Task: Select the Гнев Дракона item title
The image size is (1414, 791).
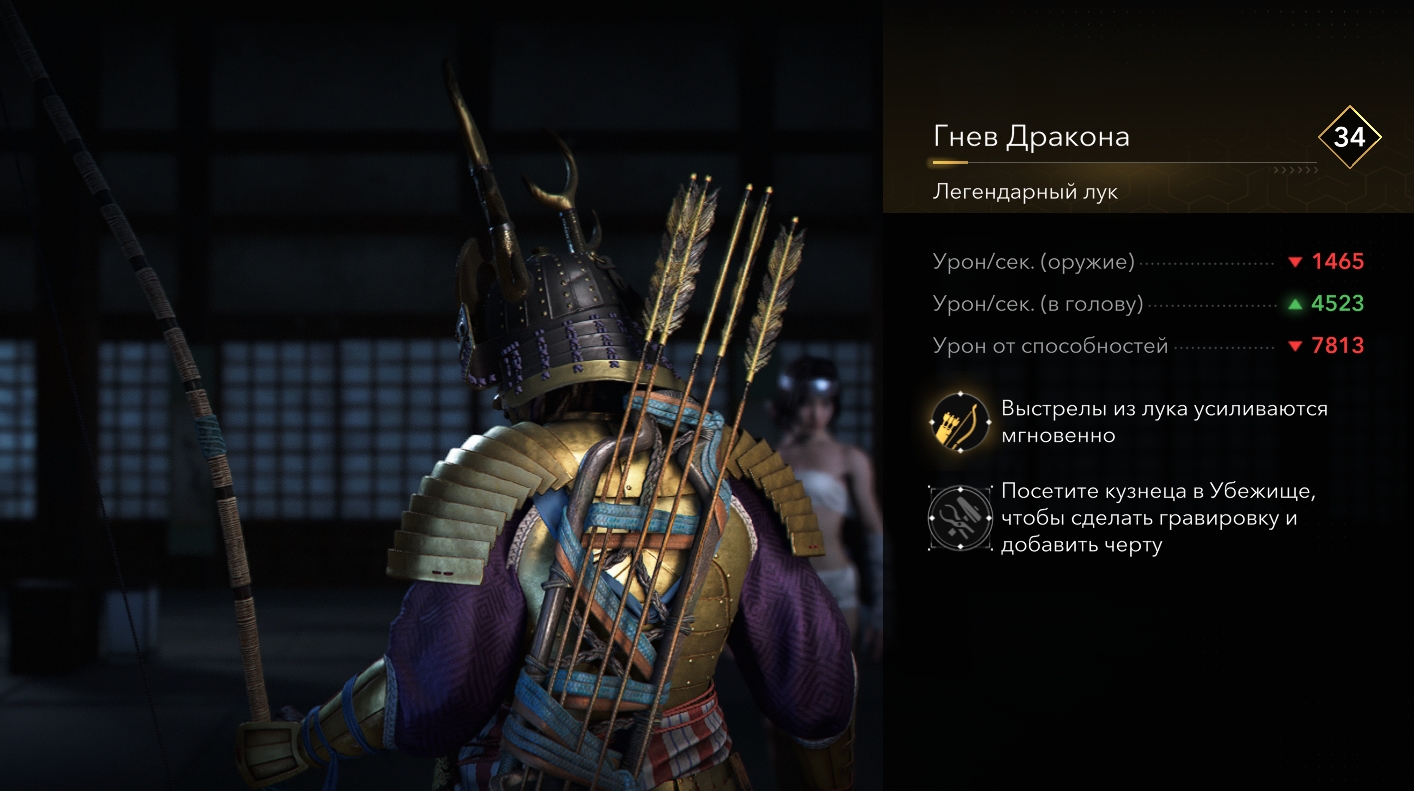Action: pyautogui.click(x=1031, y=137)
